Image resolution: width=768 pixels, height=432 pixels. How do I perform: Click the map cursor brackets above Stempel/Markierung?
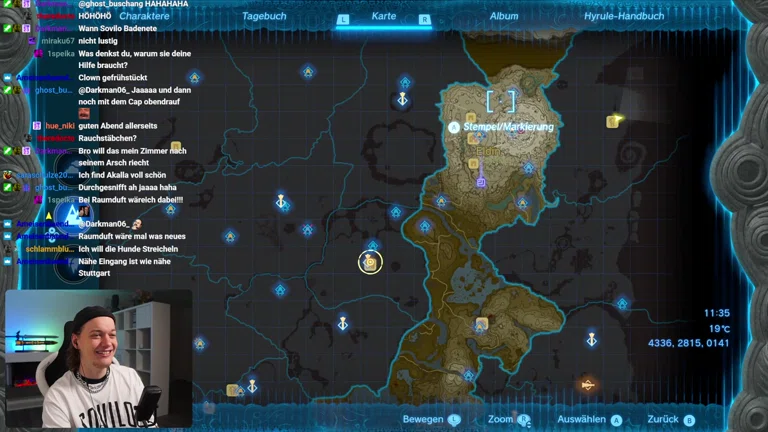(501, 101)
